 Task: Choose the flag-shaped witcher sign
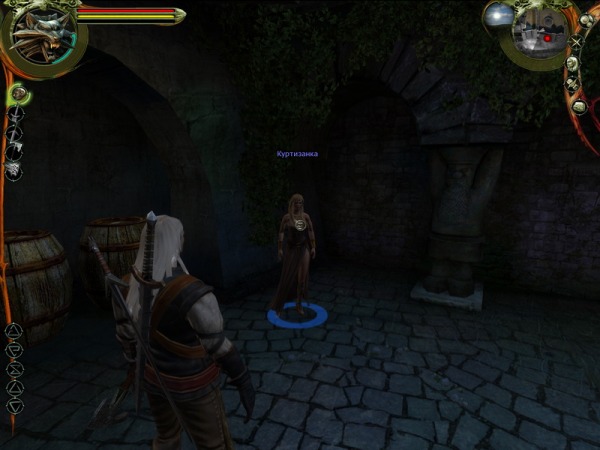pos(14,349)
